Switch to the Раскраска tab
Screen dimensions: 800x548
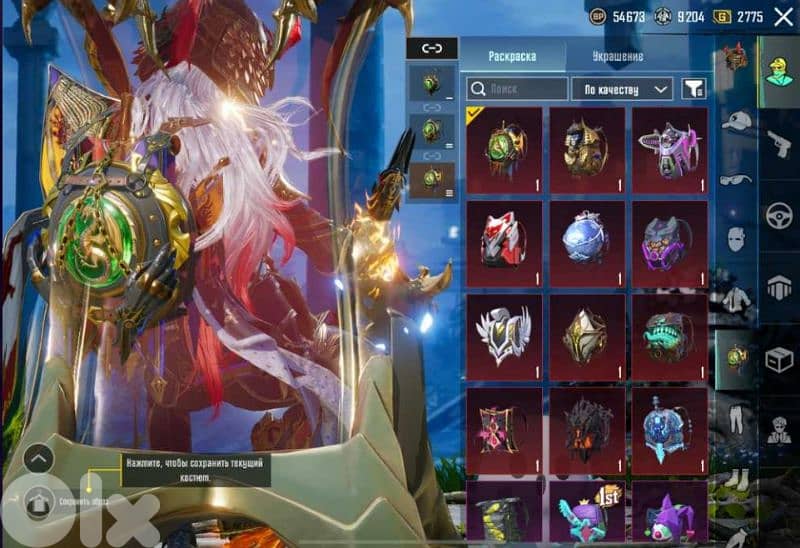[x=512, y=56]
